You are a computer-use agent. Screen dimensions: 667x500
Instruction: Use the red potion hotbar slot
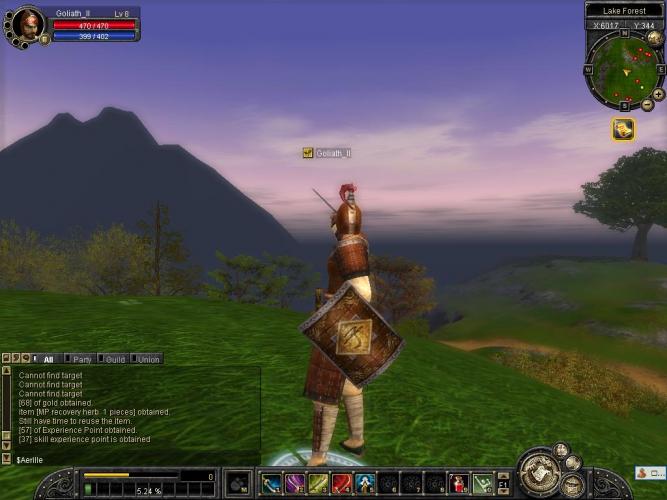[x=459, y=484]
